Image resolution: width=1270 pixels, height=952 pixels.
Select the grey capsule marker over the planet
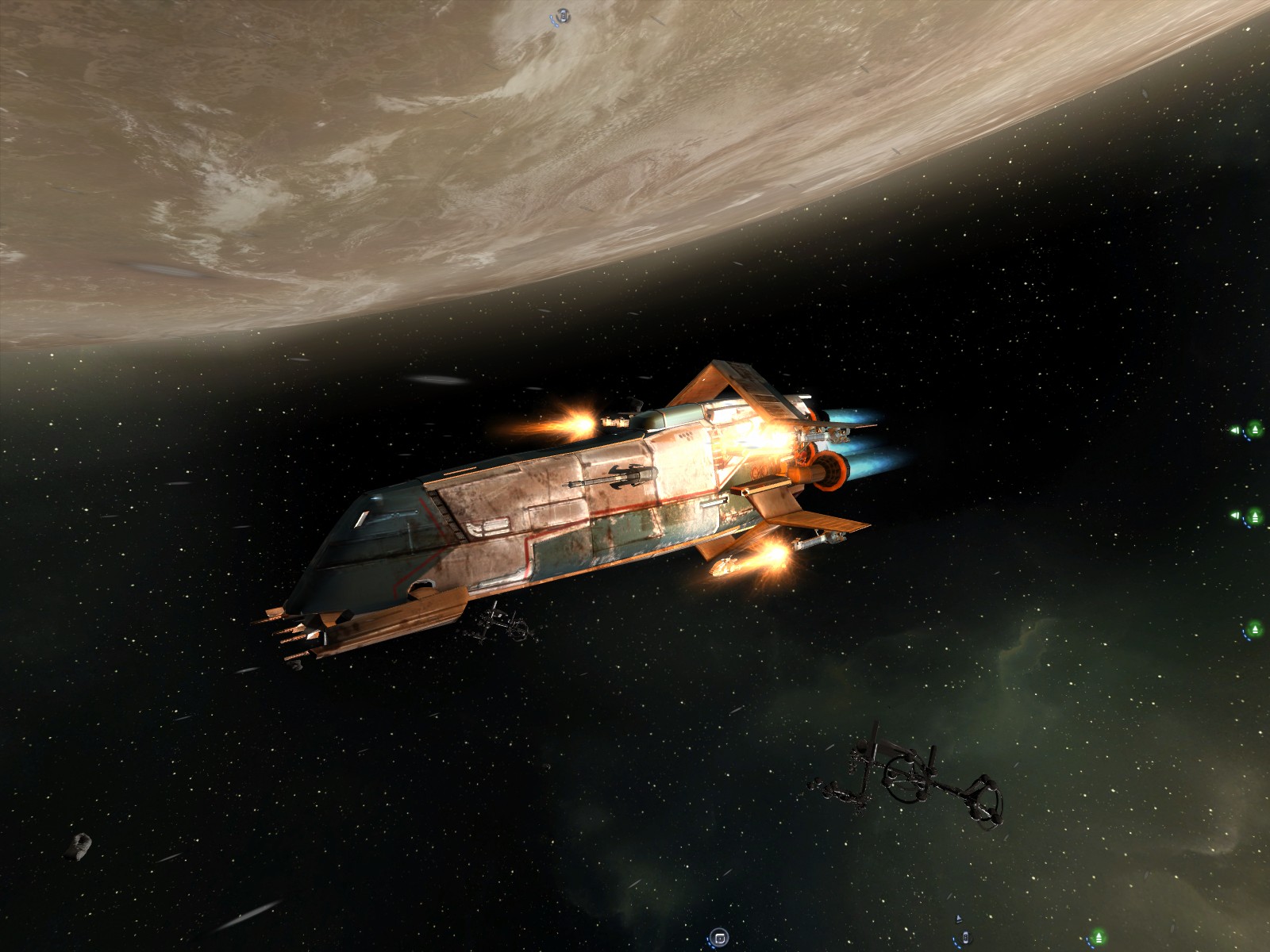563,15
